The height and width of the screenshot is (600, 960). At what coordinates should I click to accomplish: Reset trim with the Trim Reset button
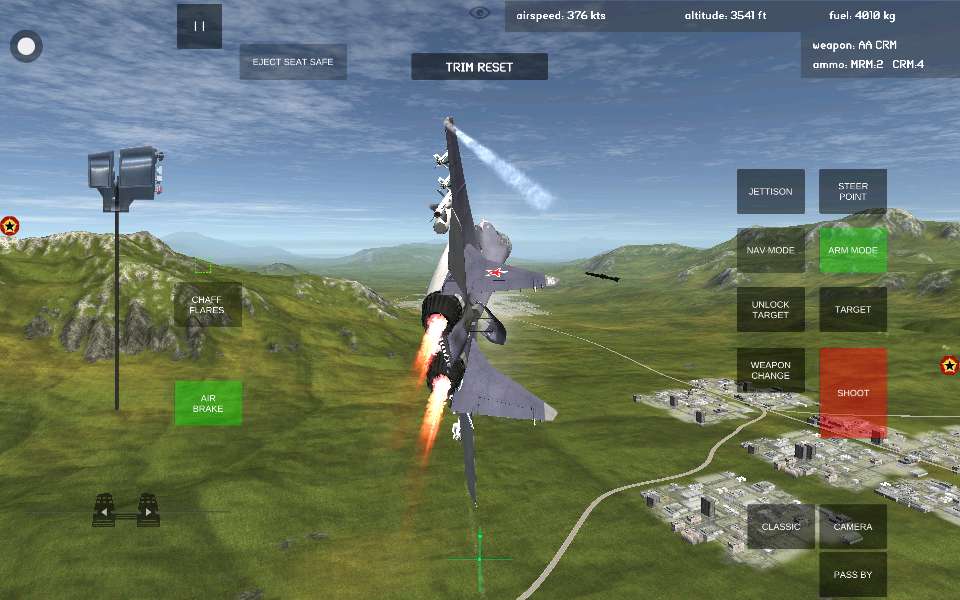[x=479, y=67]
